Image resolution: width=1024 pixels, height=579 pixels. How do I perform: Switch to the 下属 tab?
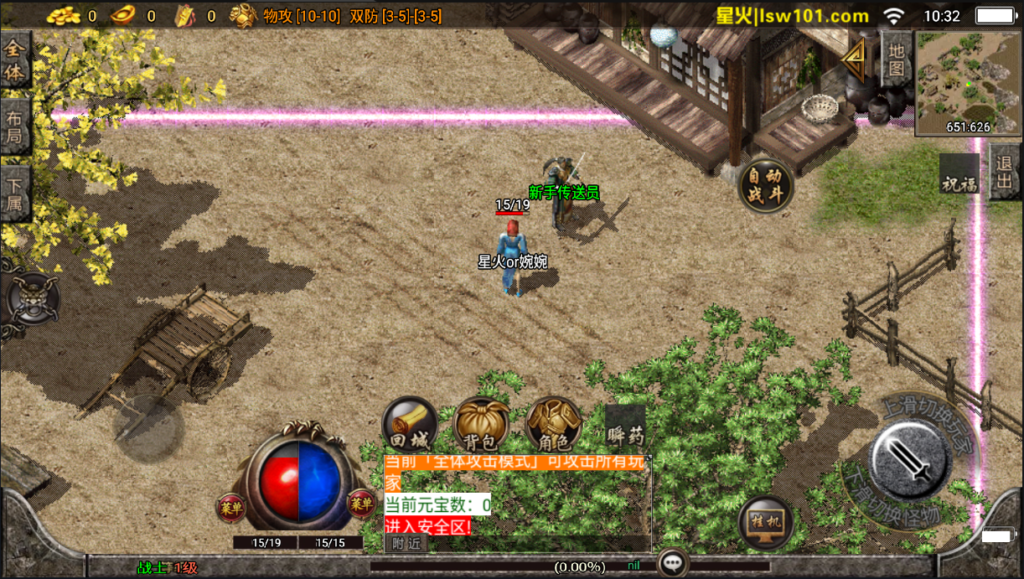click(15, 194)
